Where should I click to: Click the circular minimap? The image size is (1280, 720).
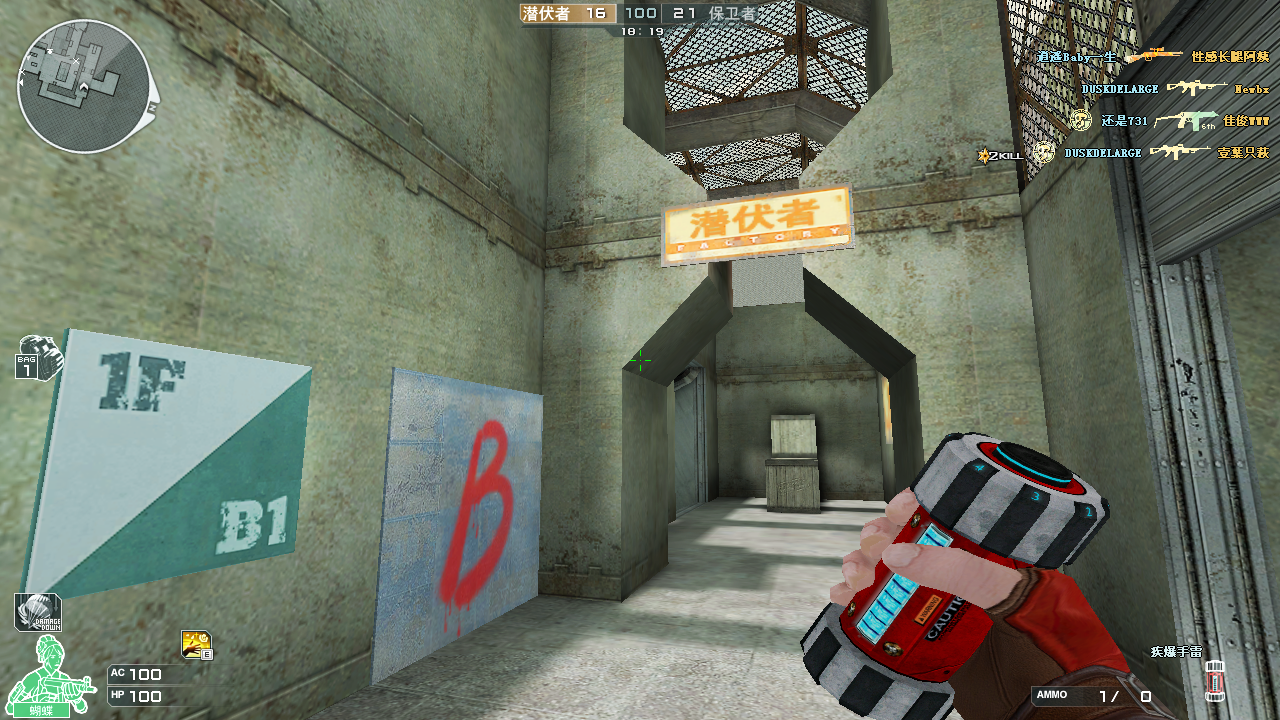coord(84,87)
